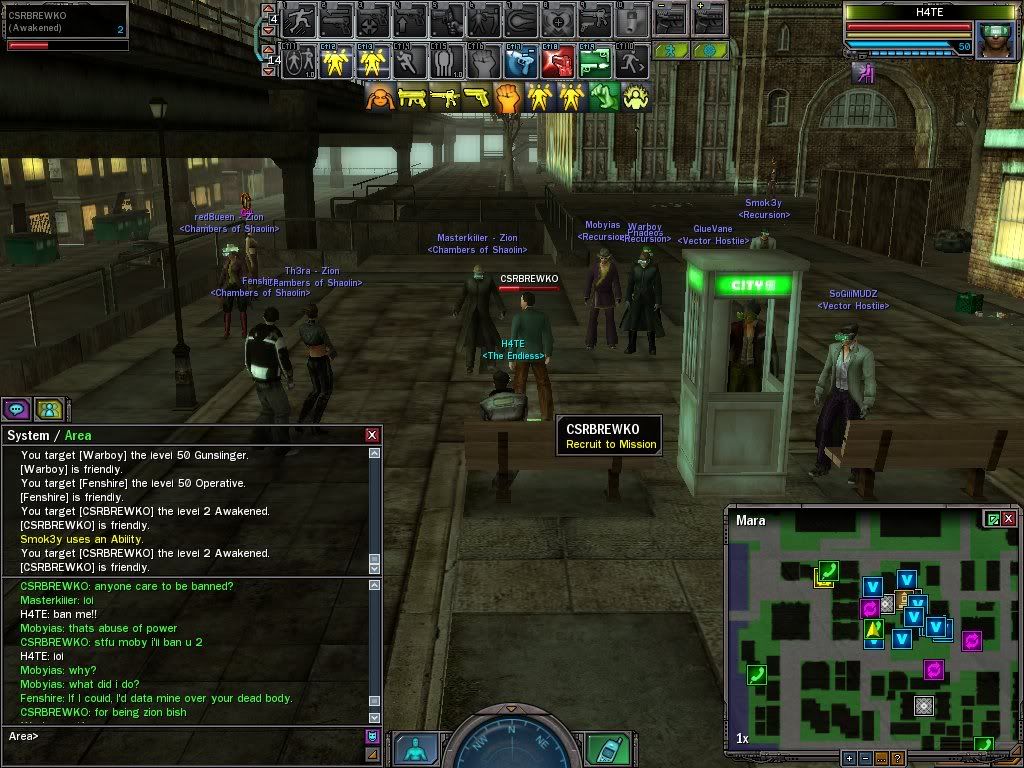Close the System / Area chat window
The width and height of the screenshot is (1024, 768).
coord(372,435)
